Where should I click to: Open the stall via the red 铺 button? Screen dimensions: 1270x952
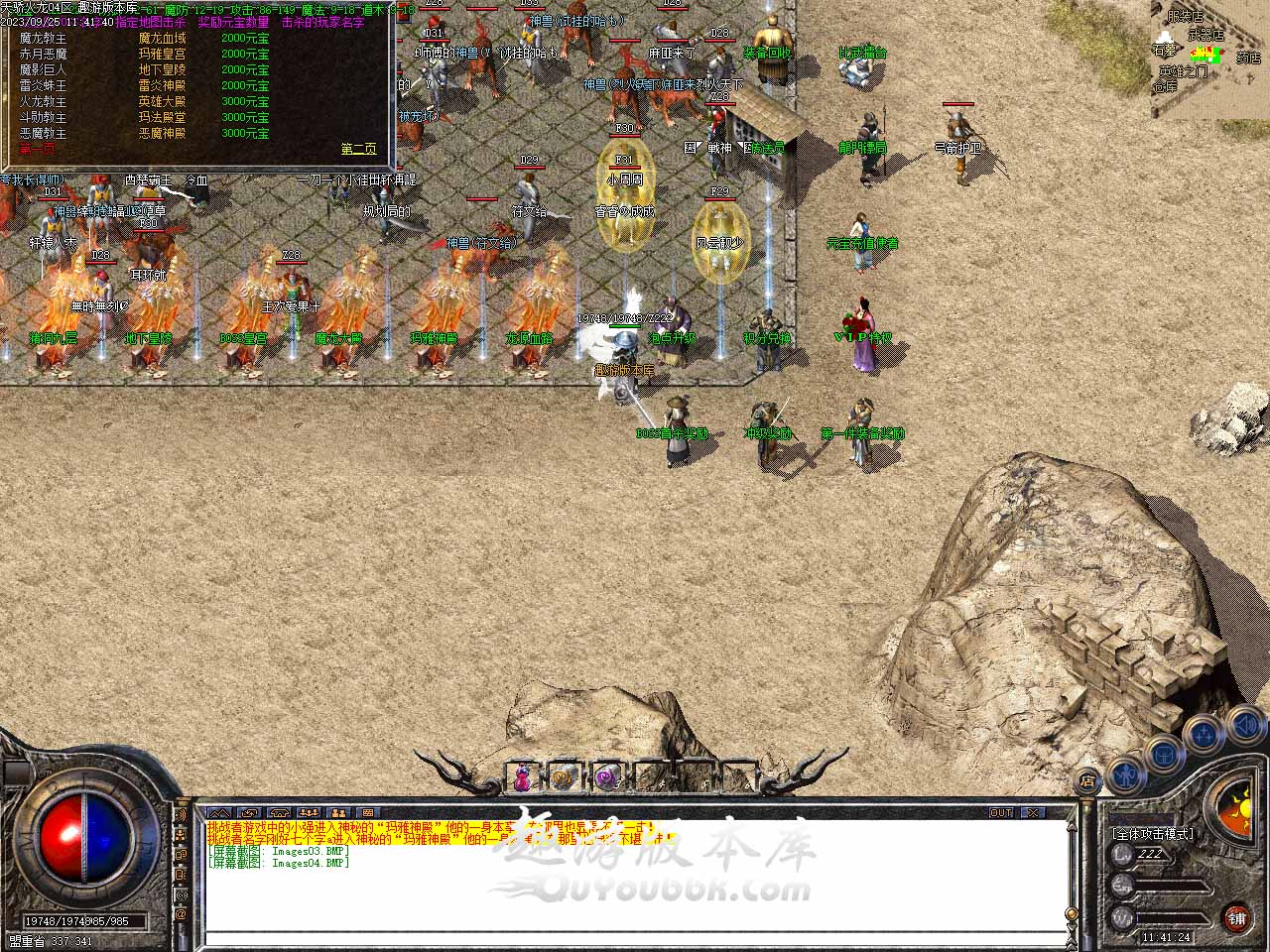(1236, 917)
